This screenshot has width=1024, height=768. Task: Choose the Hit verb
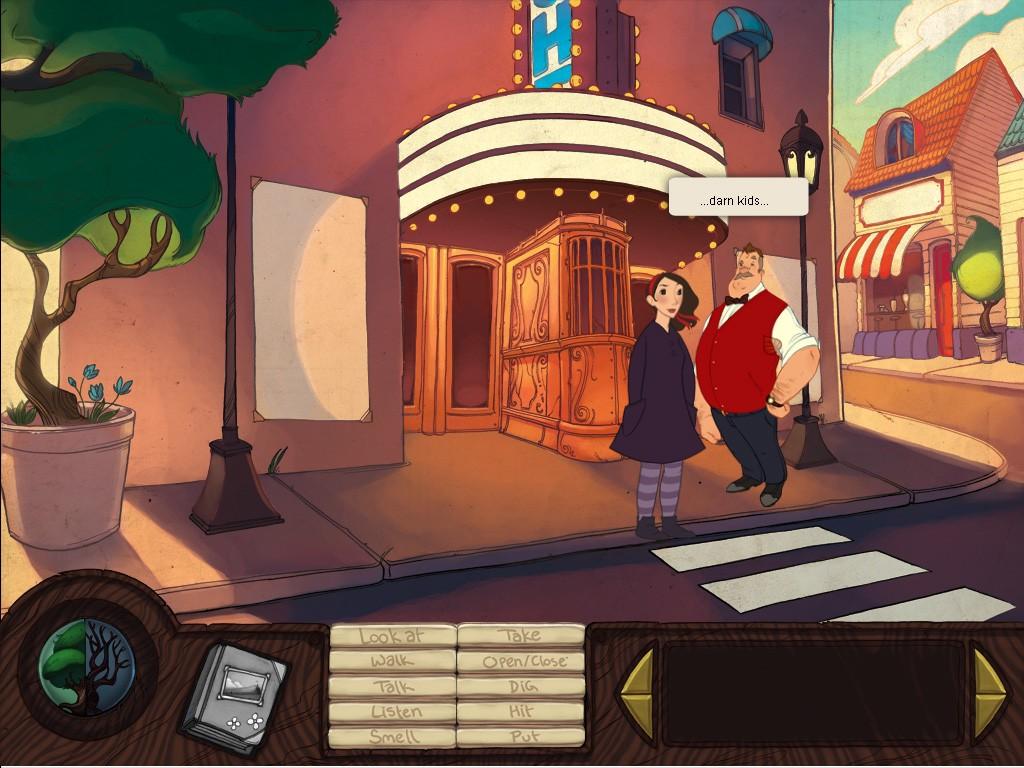[x=520, y=712]
